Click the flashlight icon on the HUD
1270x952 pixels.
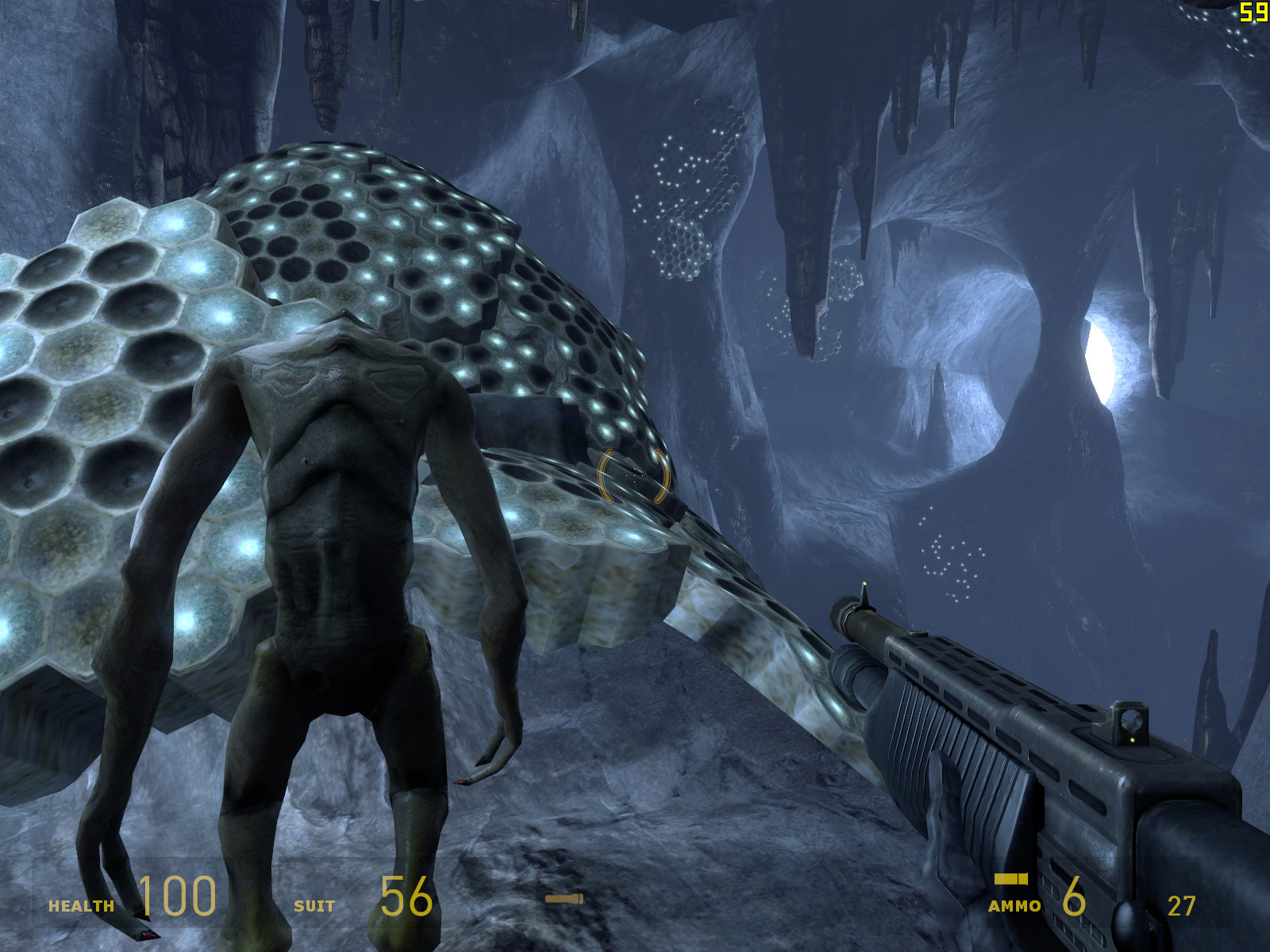point(564,899)
